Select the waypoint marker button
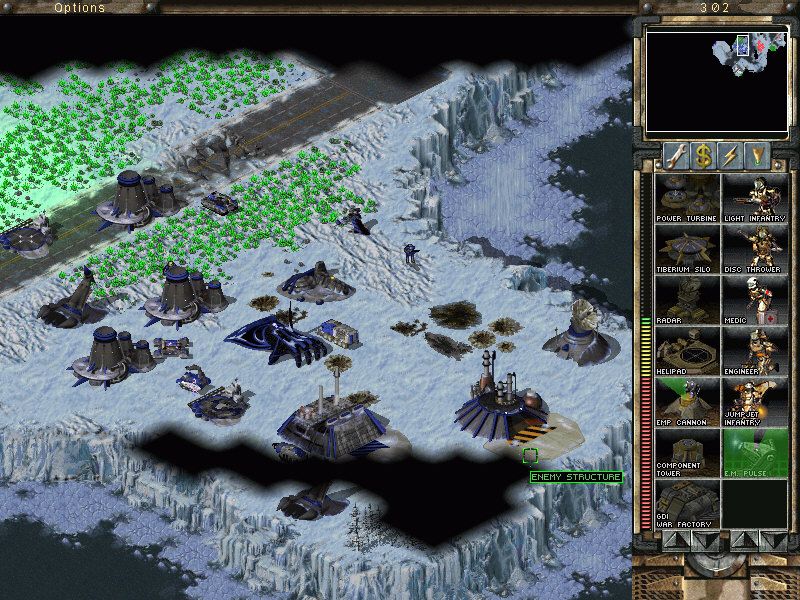This screenshot has width=800, height=600. click(x=759, y=156)
